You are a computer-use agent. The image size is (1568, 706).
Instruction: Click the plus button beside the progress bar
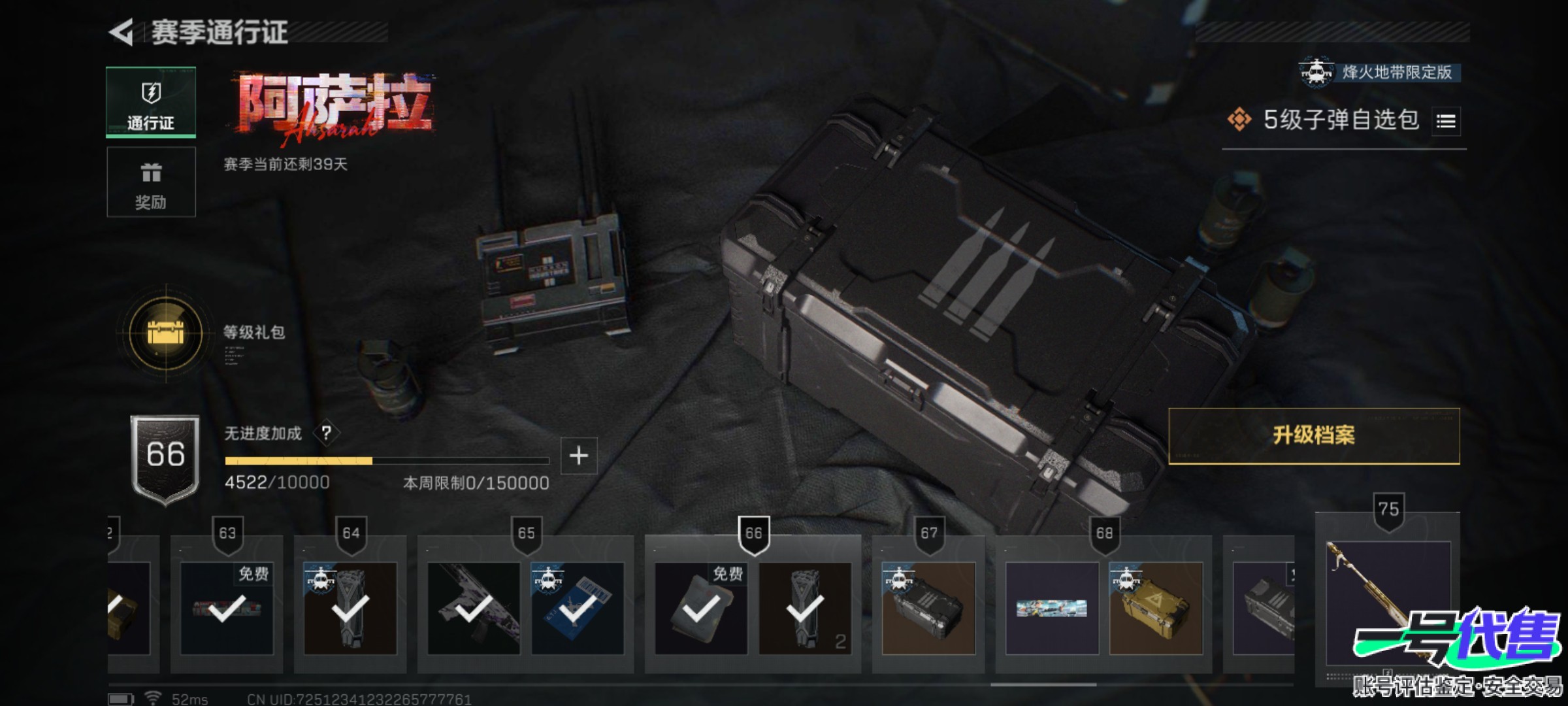coord(579,456)
